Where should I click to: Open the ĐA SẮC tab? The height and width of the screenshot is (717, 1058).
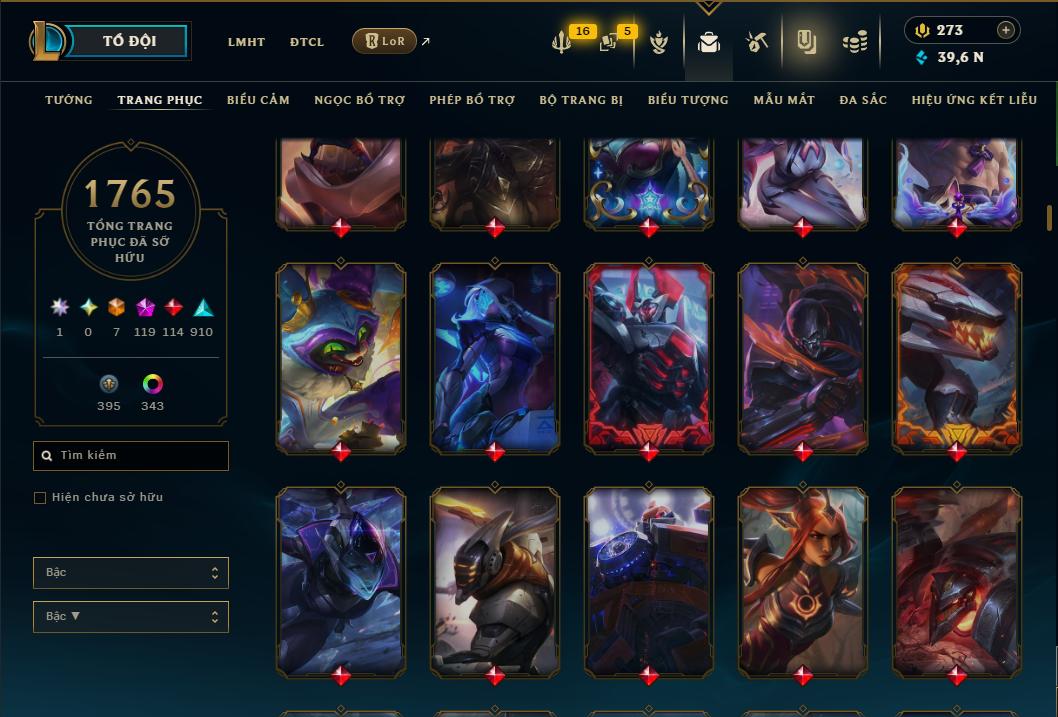pos(863,100)
